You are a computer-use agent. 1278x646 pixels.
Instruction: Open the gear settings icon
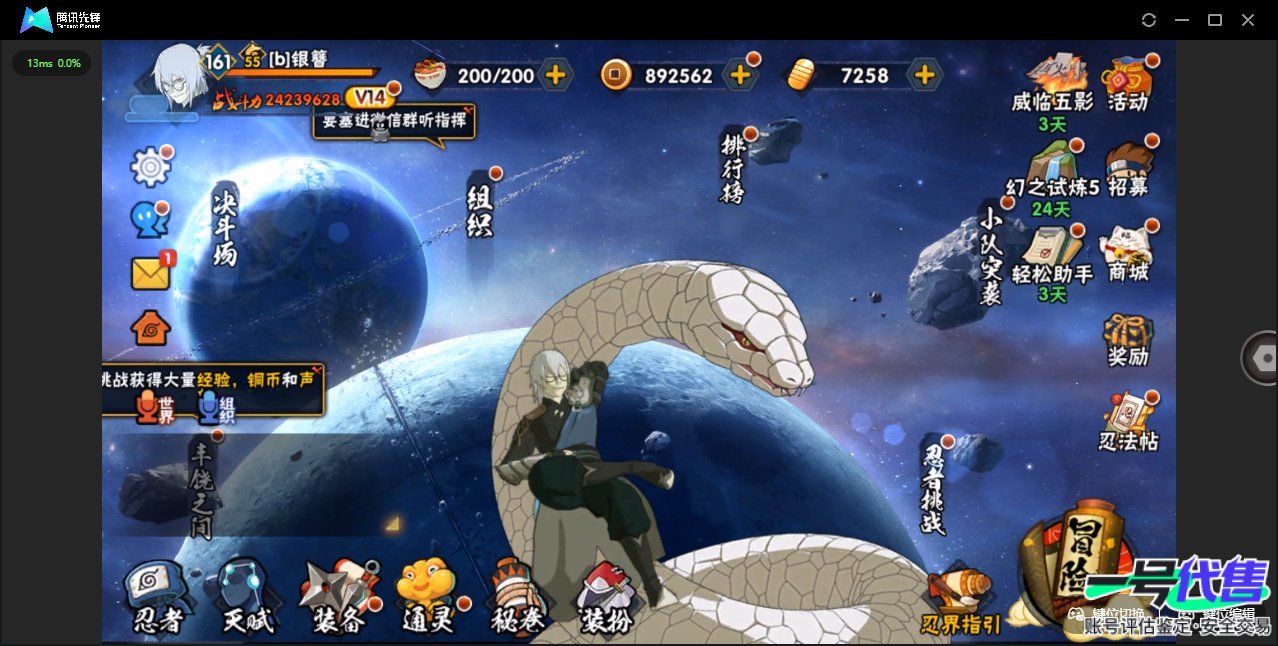point(151,167)
